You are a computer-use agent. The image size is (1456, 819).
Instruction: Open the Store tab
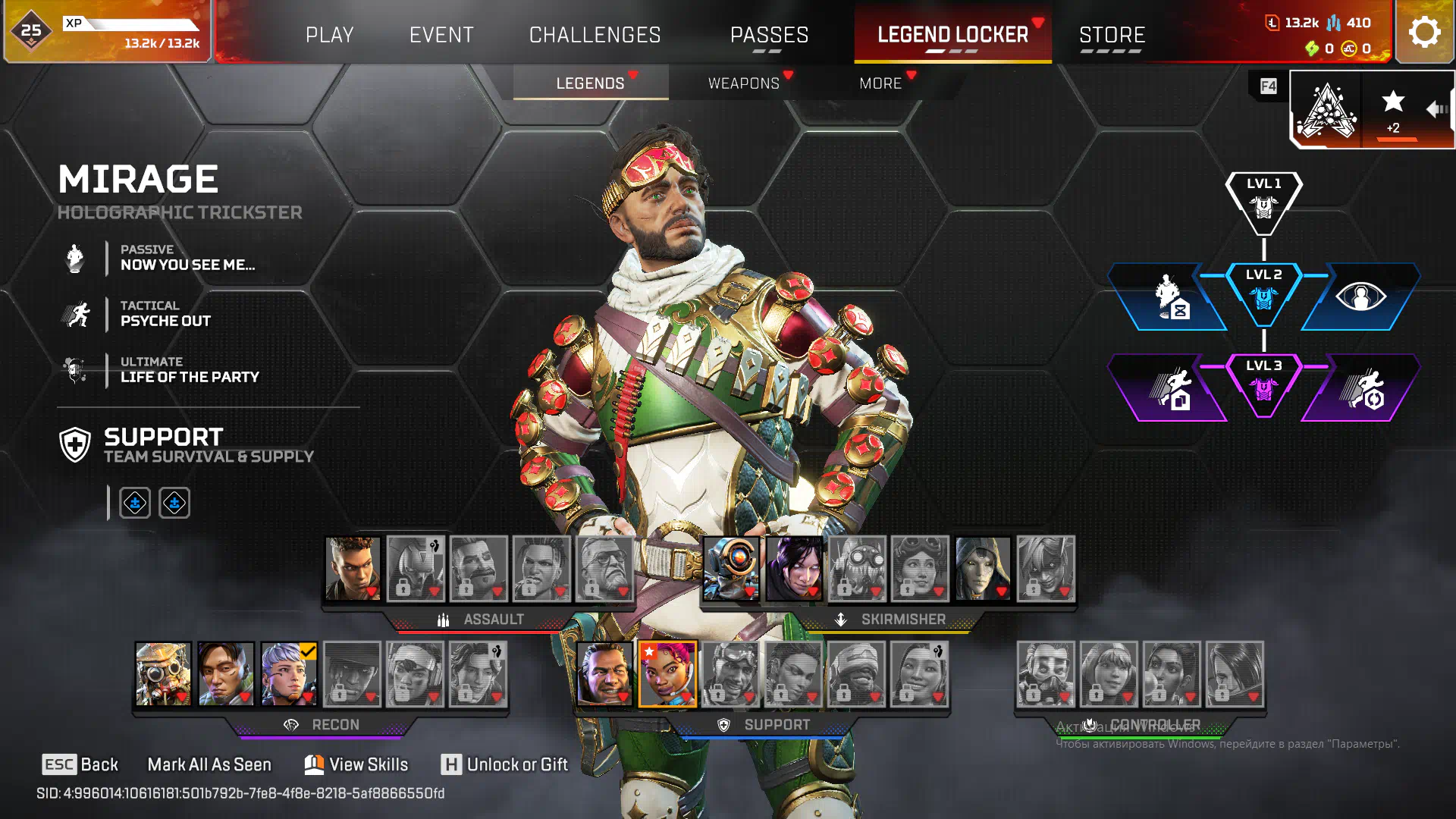[1112, 35]
